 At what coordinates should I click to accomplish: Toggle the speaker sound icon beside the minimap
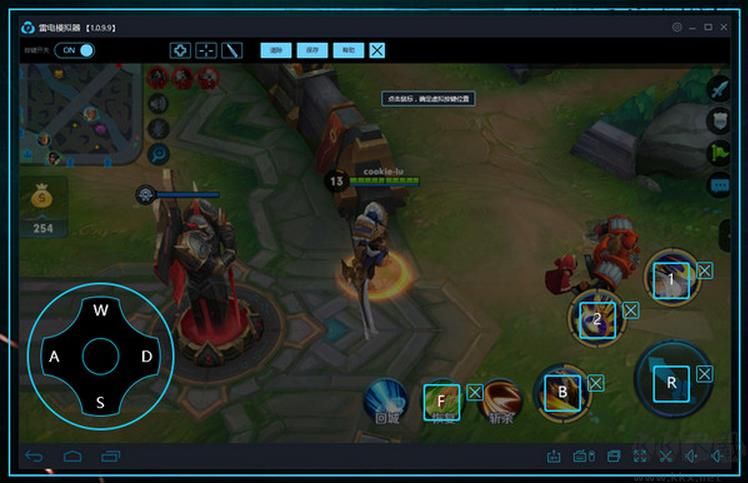158,103
